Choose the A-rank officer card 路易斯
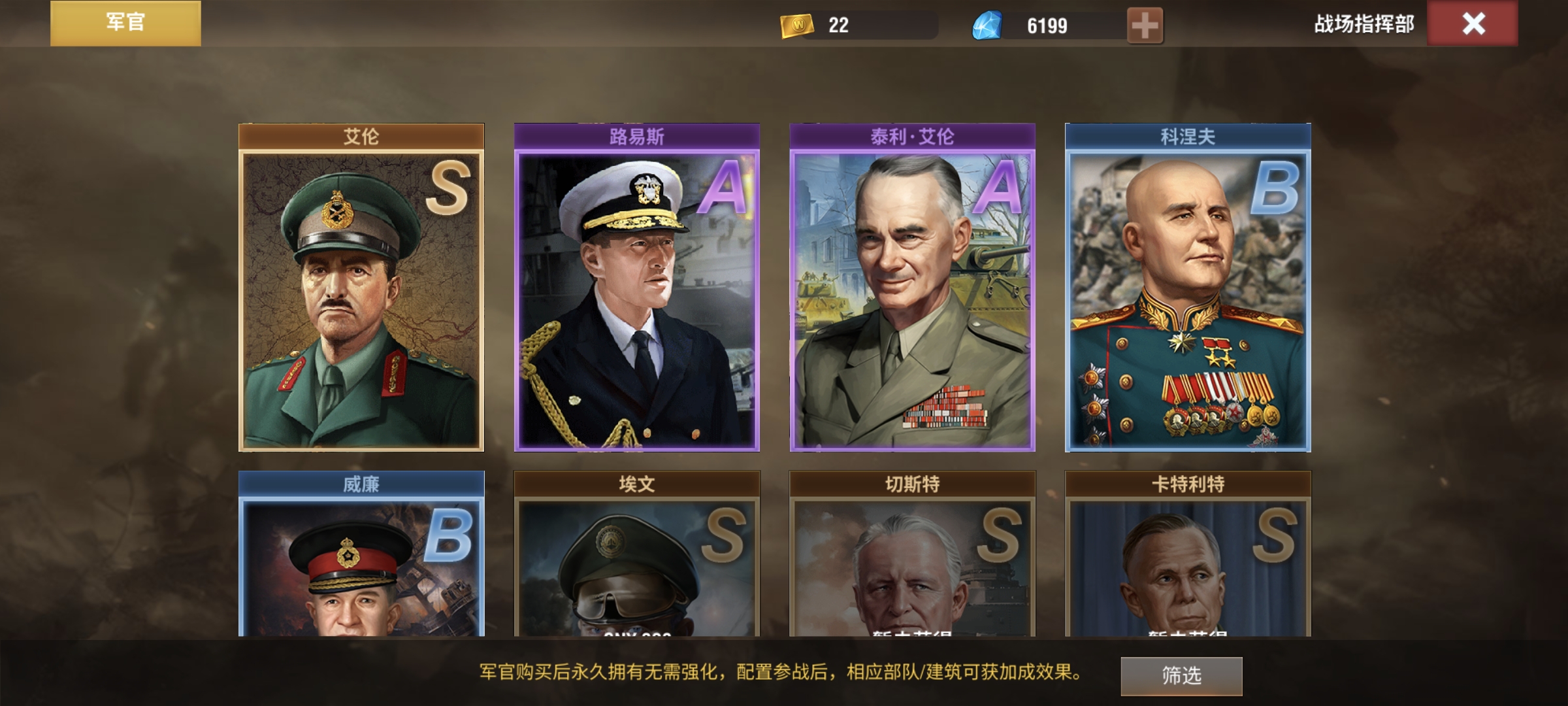Viewport: 1568px width, 706px height. point(637,288)
